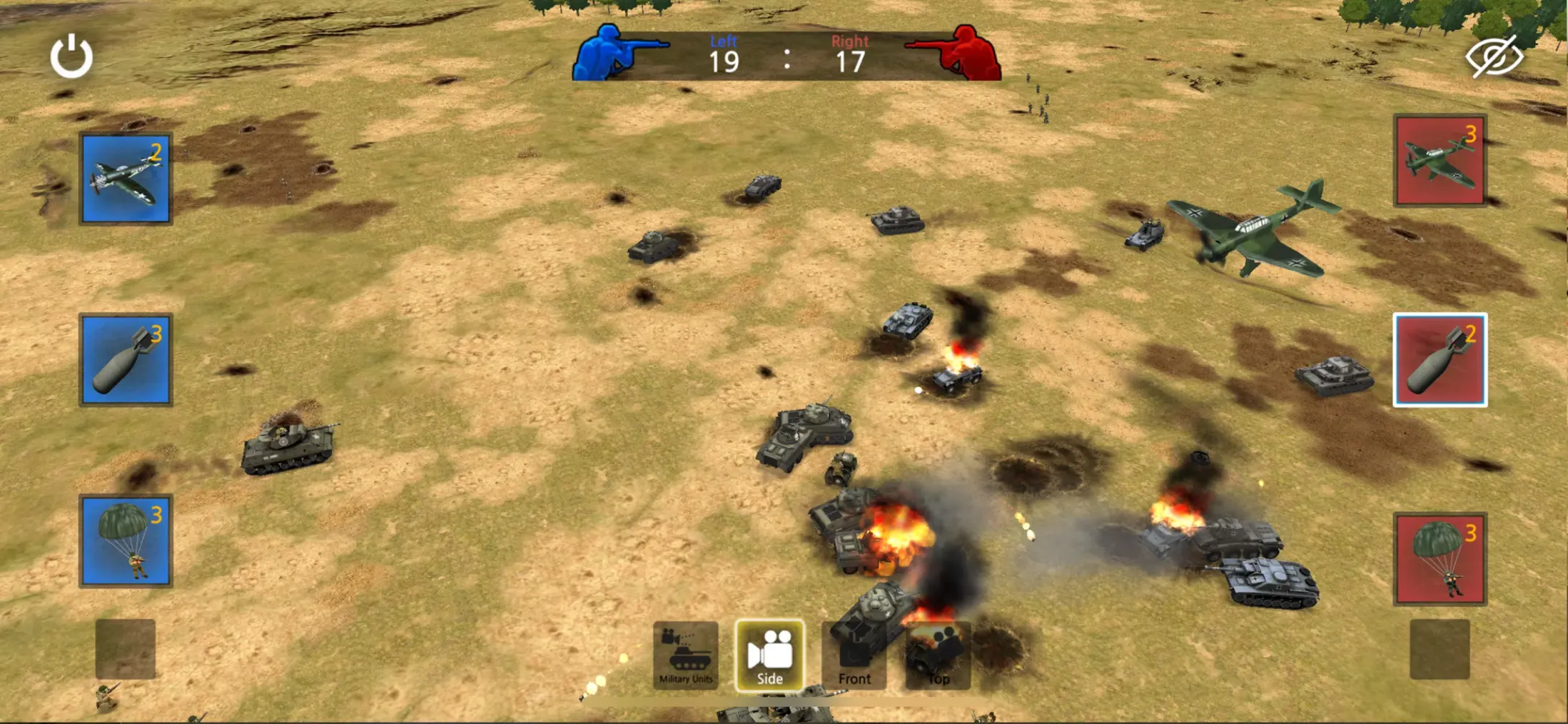Deploy the red team's paratrooper

1440,559
